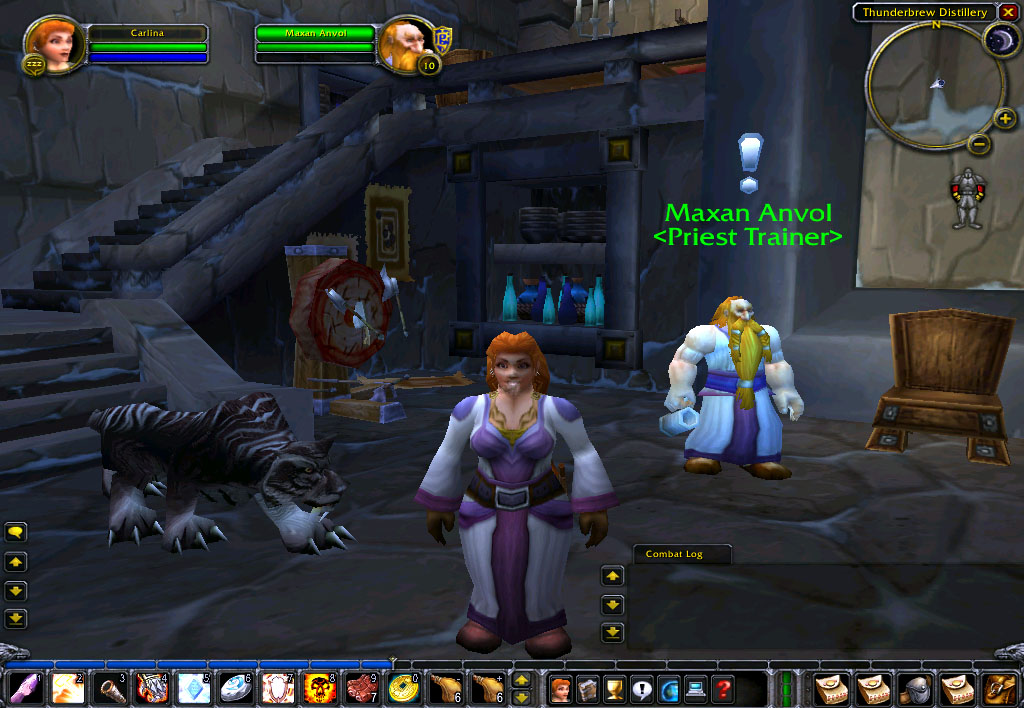Click Maxan Anvol's target portrait
This screenshot has height=708, width=1024.
(406, 42)
